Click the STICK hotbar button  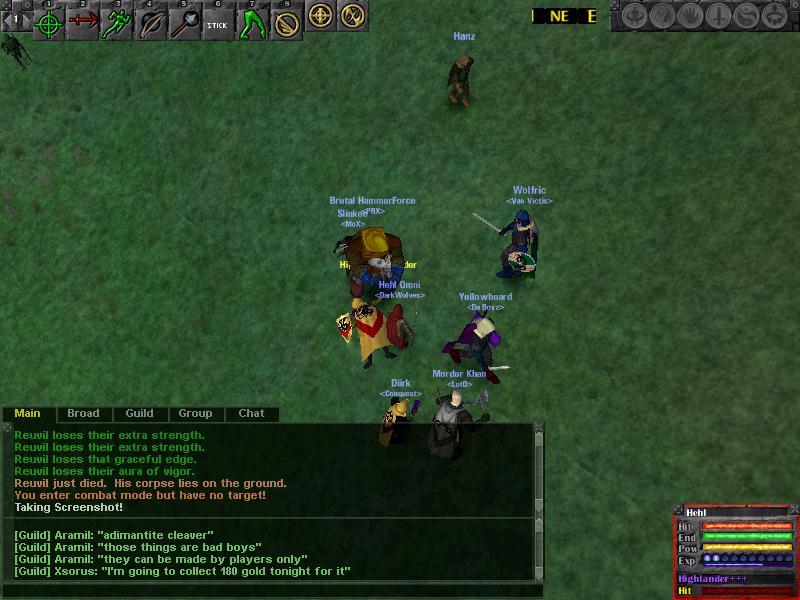pyautogui.click(x=219, y=23)
